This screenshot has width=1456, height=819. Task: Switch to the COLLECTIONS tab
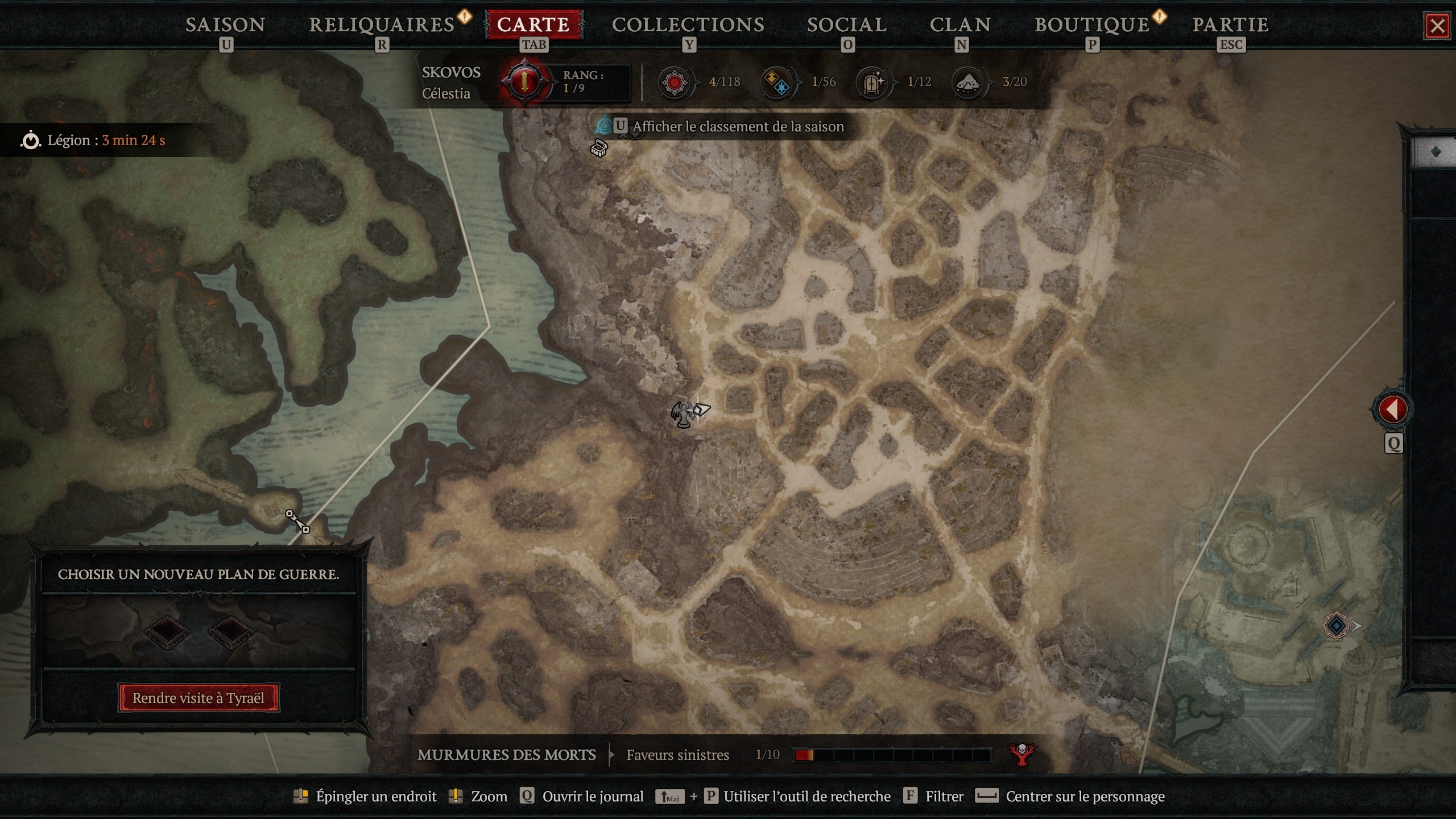coord(688,24)
